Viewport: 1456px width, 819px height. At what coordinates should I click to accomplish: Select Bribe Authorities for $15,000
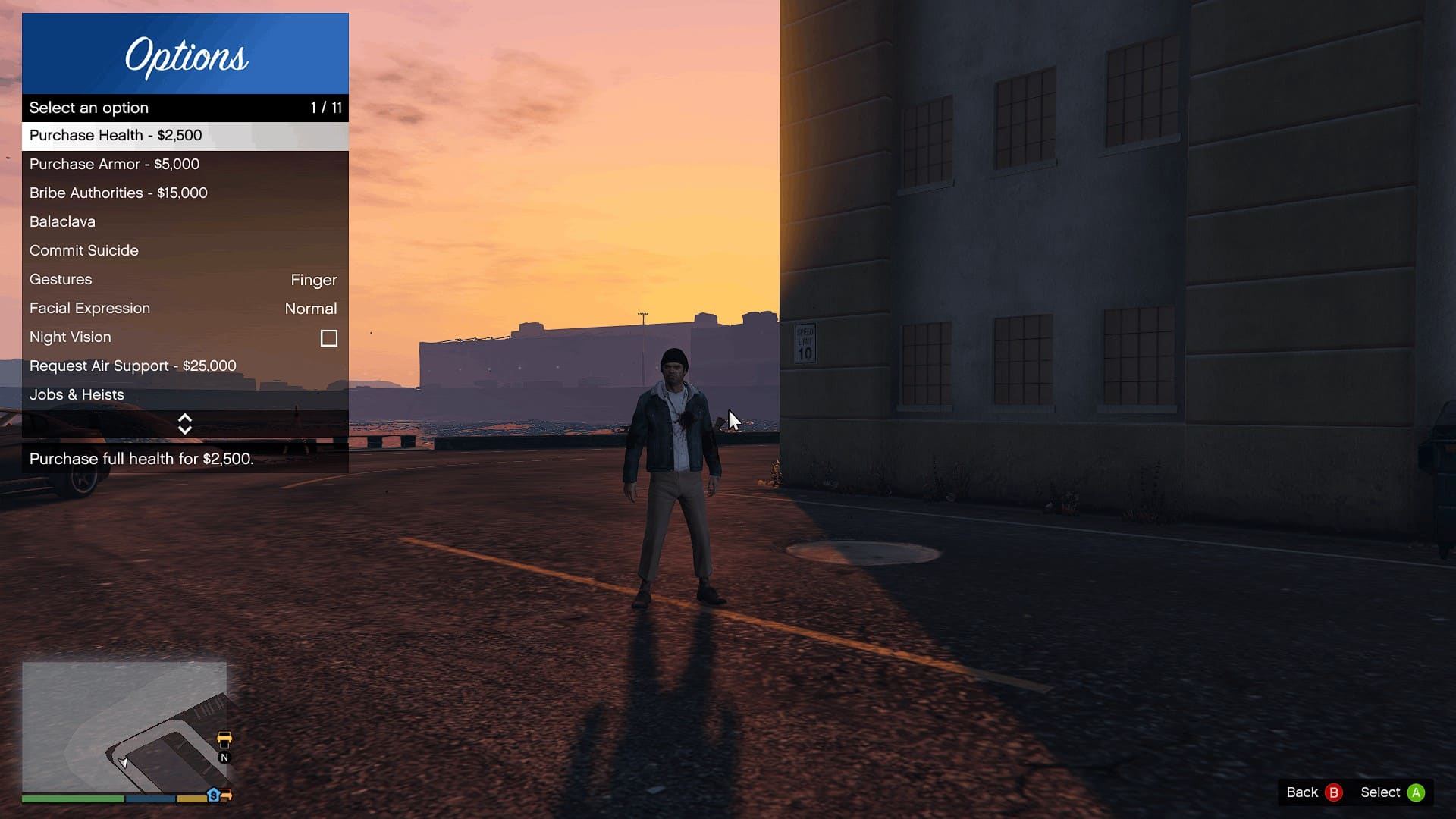(x=185, y=193)
